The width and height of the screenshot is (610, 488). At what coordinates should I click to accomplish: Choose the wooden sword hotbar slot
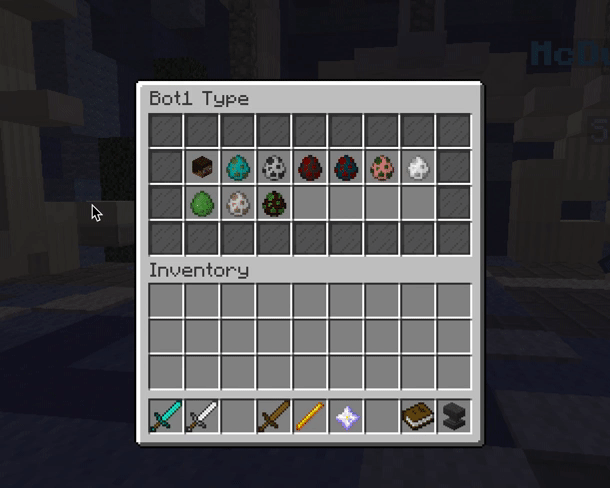[274, 416]
